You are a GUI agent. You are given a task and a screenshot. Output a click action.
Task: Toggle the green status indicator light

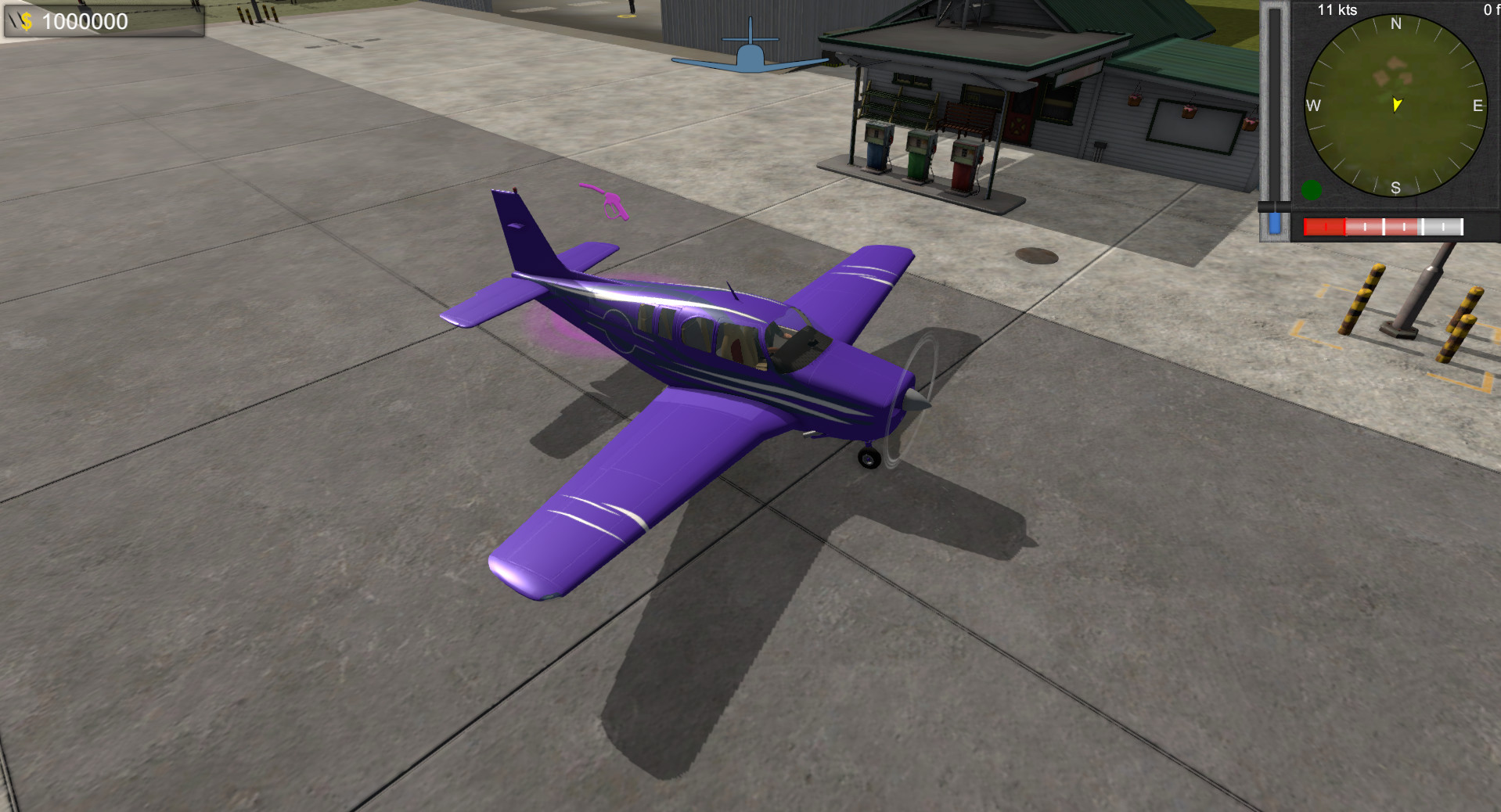(x=1312, y=189)
